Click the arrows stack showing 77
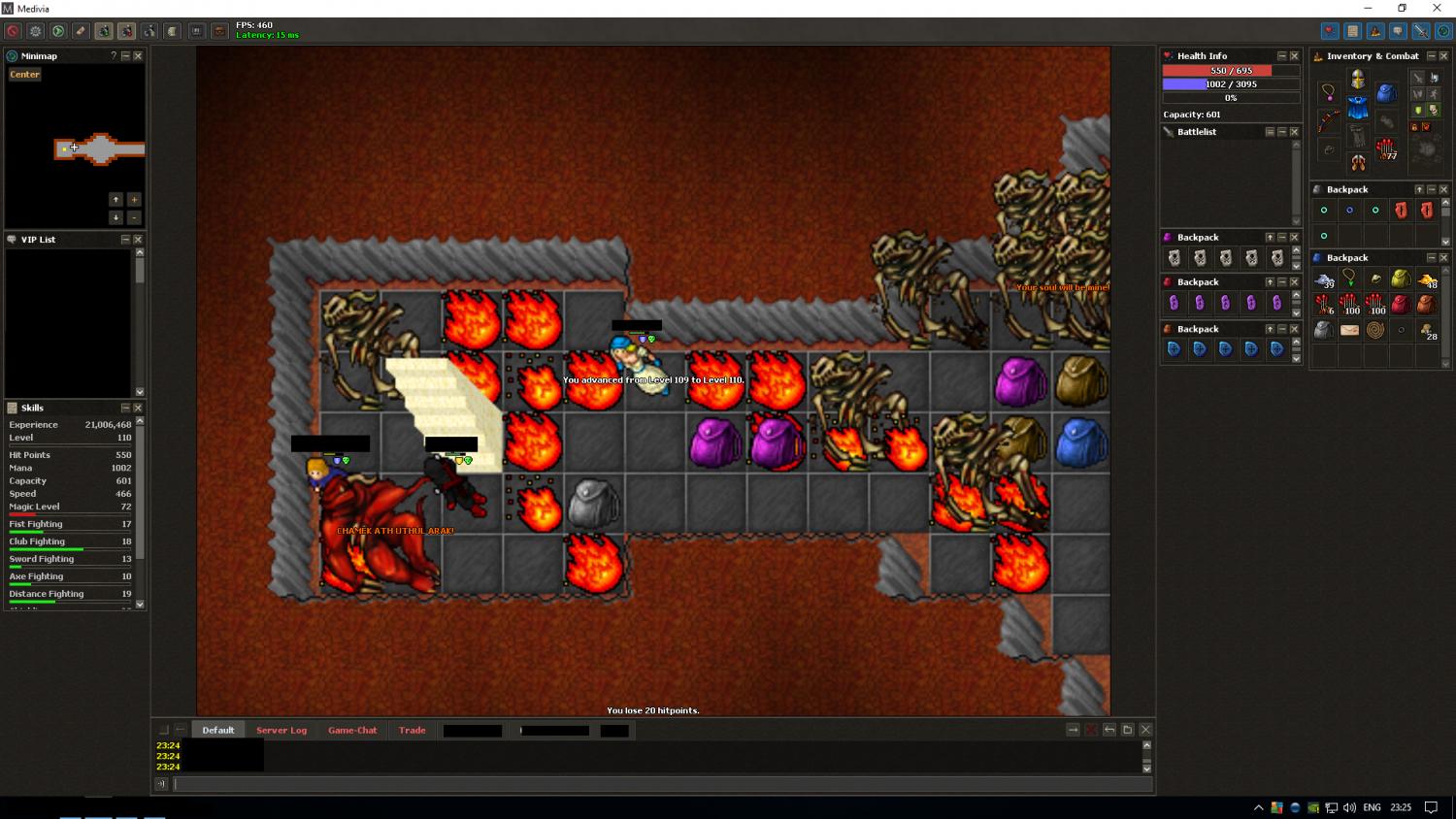 1386,149
